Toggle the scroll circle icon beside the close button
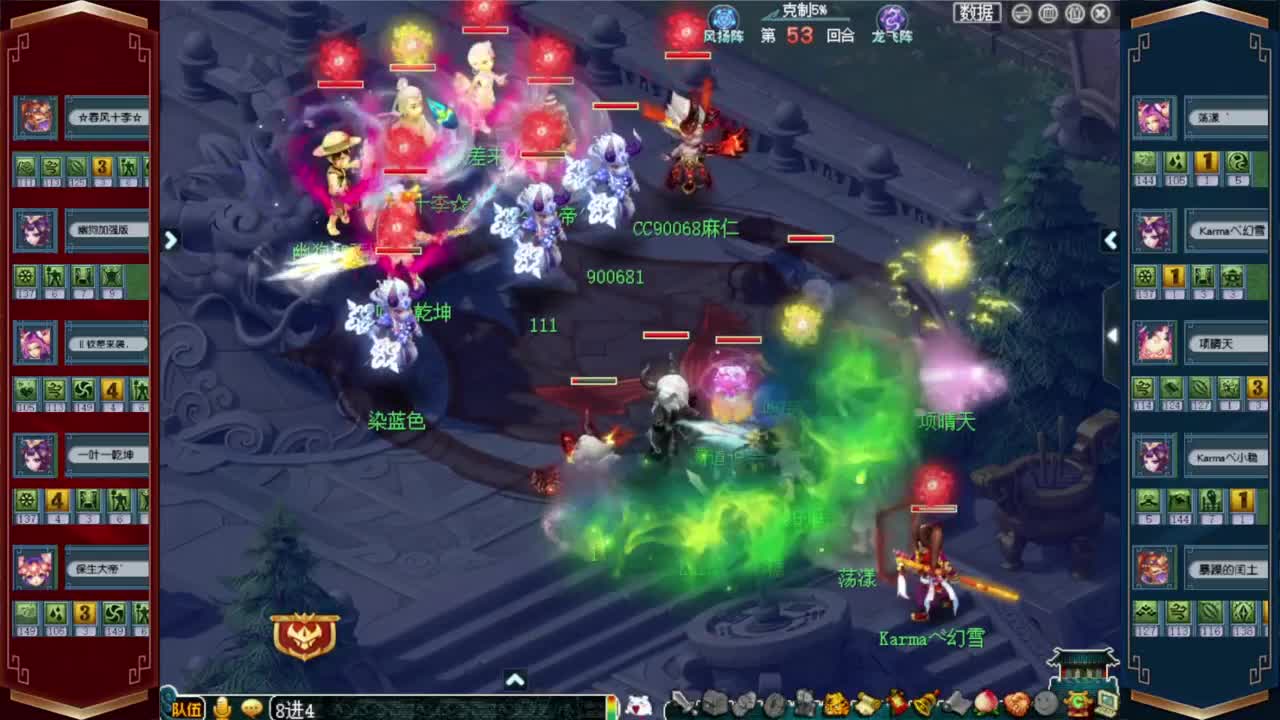 [1074, 13]
